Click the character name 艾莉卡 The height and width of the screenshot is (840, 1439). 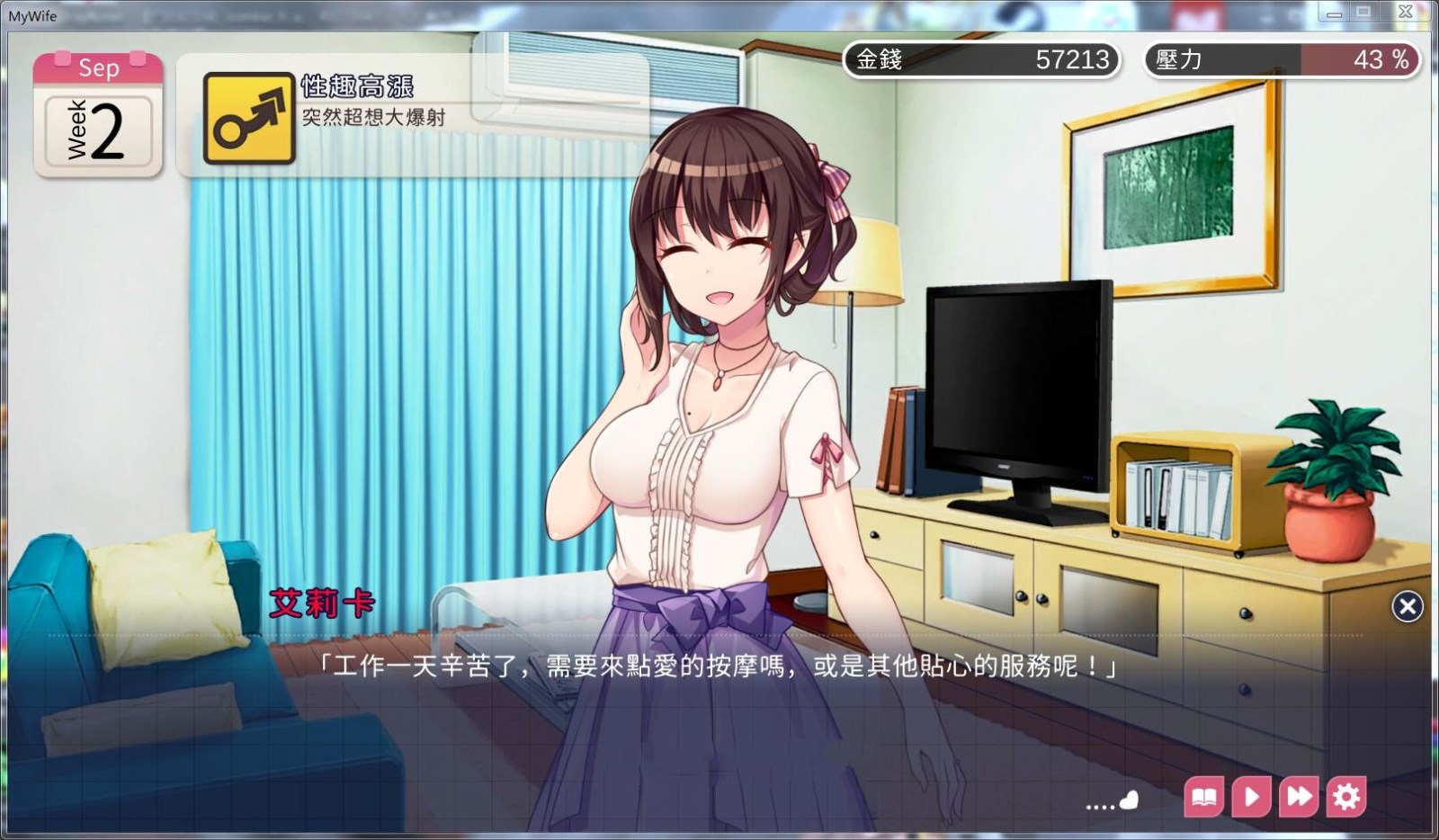point(324,603)
